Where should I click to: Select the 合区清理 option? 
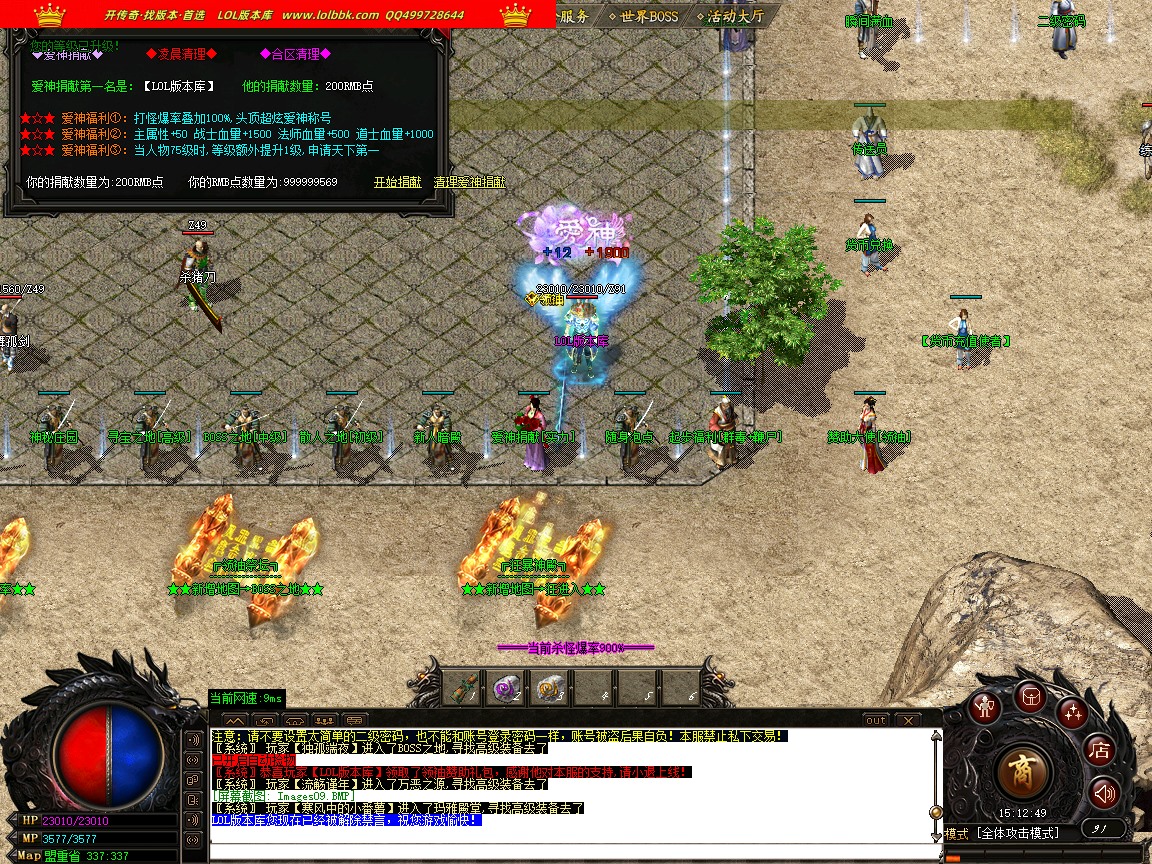tap(295, 54)
